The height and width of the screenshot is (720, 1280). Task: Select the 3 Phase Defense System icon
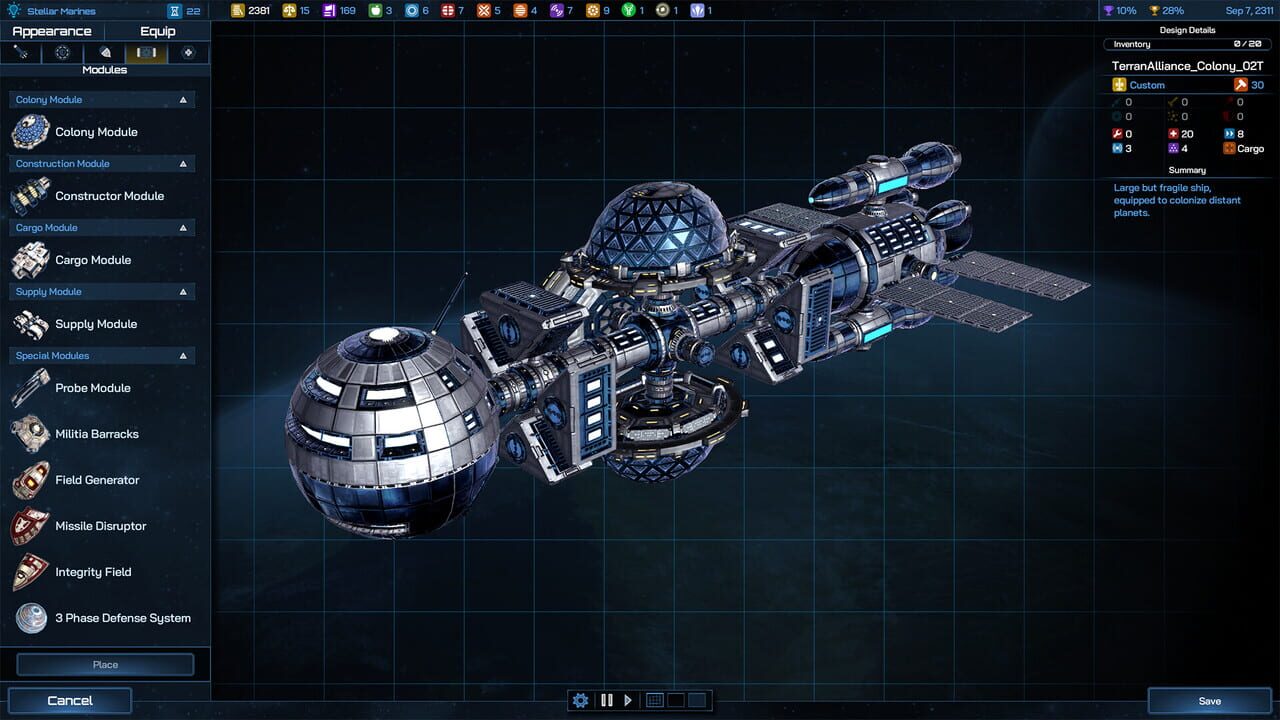pyautogui.click(x=28, y=617)
